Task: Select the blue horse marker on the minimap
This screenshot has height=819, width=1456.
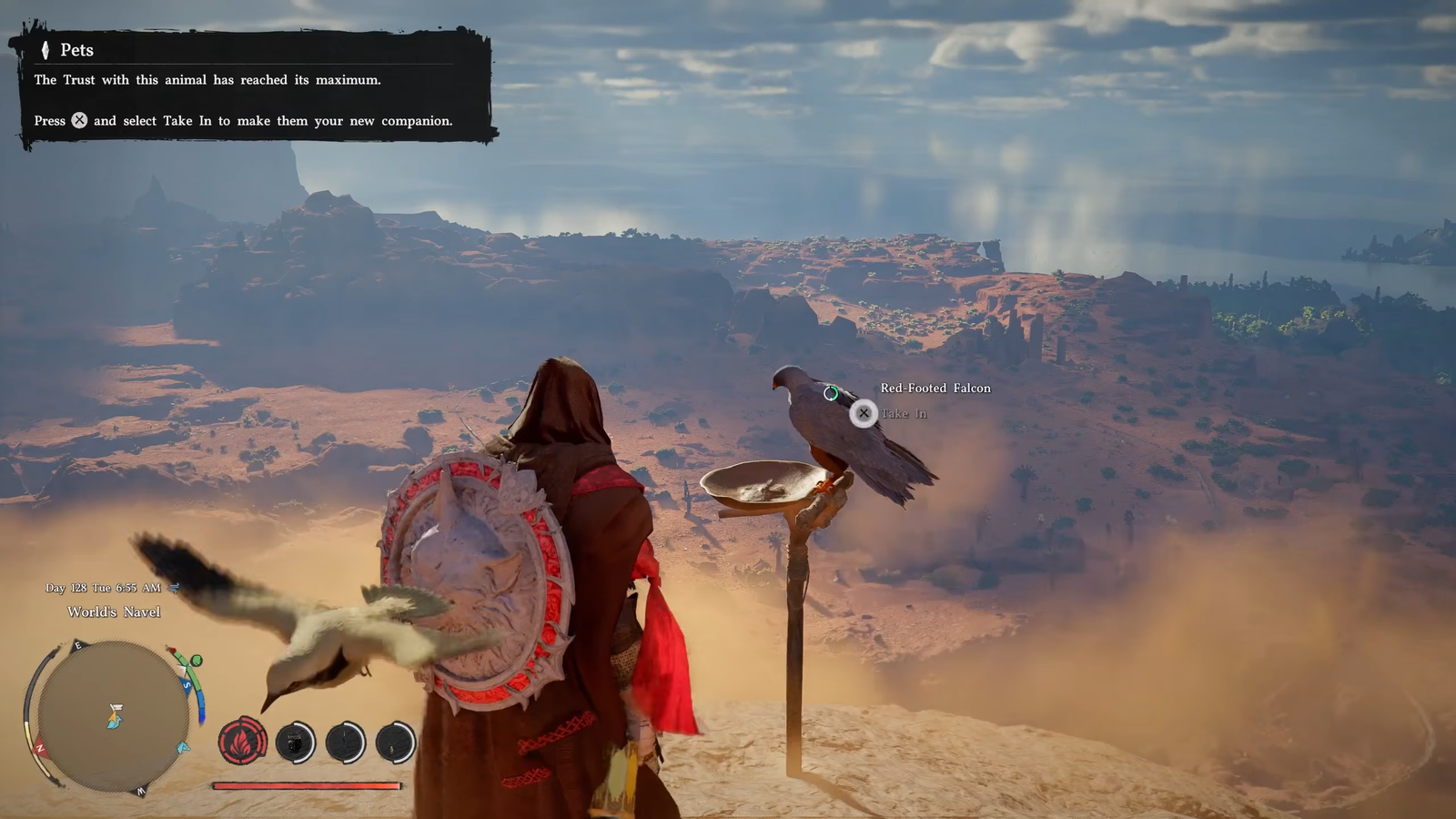Action: point(183,748)
